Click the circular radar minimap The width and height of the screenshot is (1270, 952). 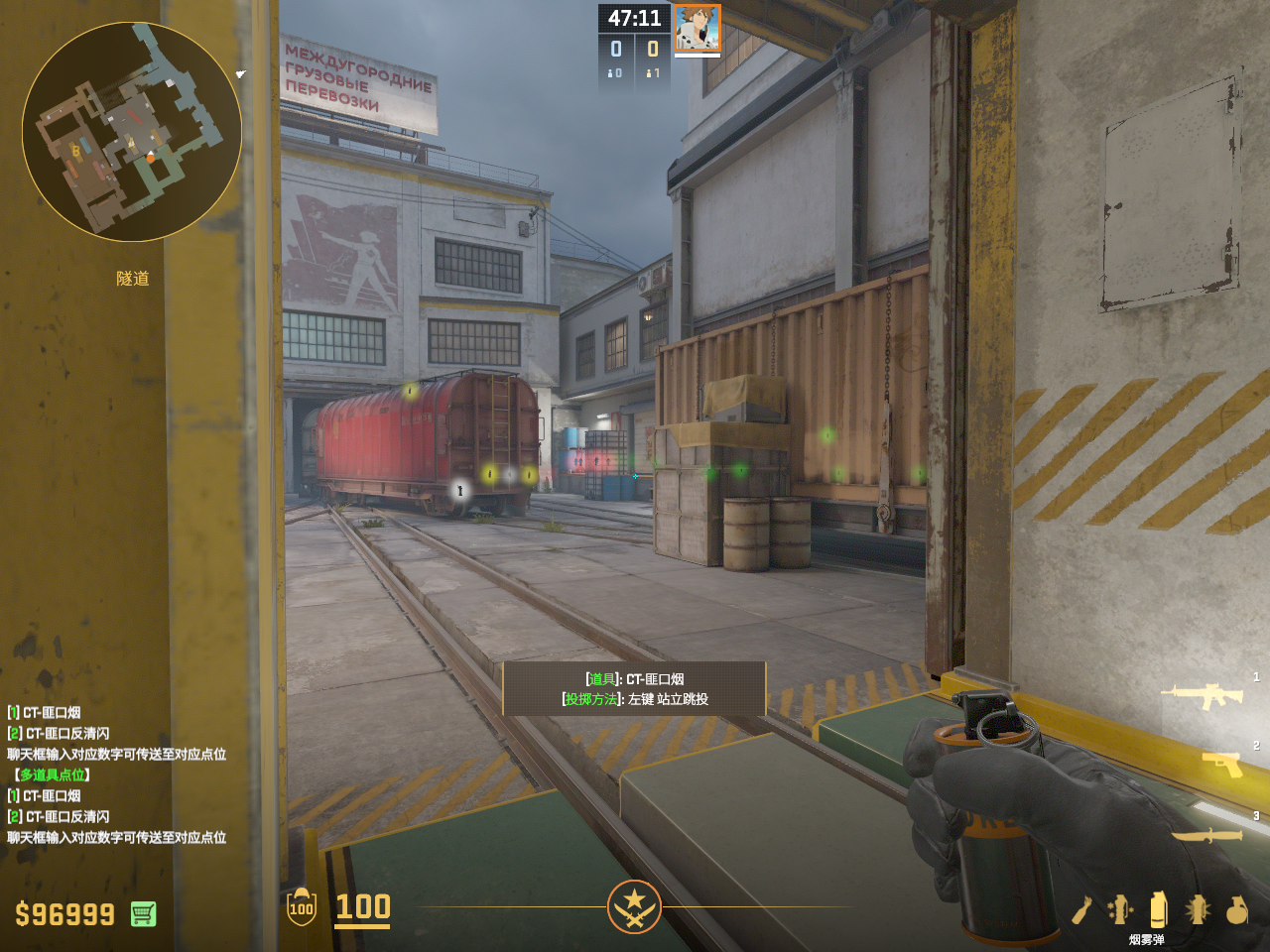coord(132,132)
